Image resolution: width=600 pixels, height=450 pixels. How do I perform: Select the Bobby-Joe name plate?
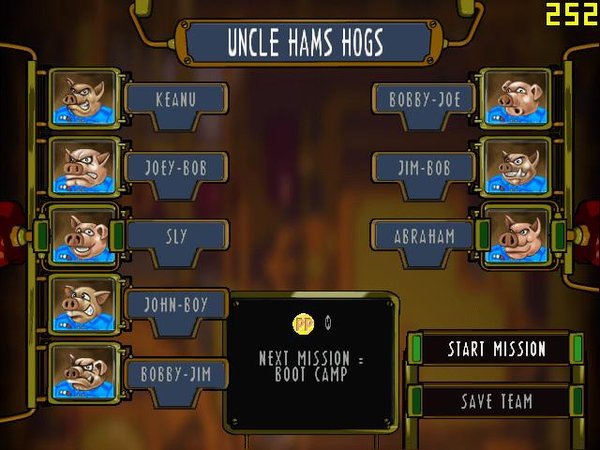click(423, 99)
